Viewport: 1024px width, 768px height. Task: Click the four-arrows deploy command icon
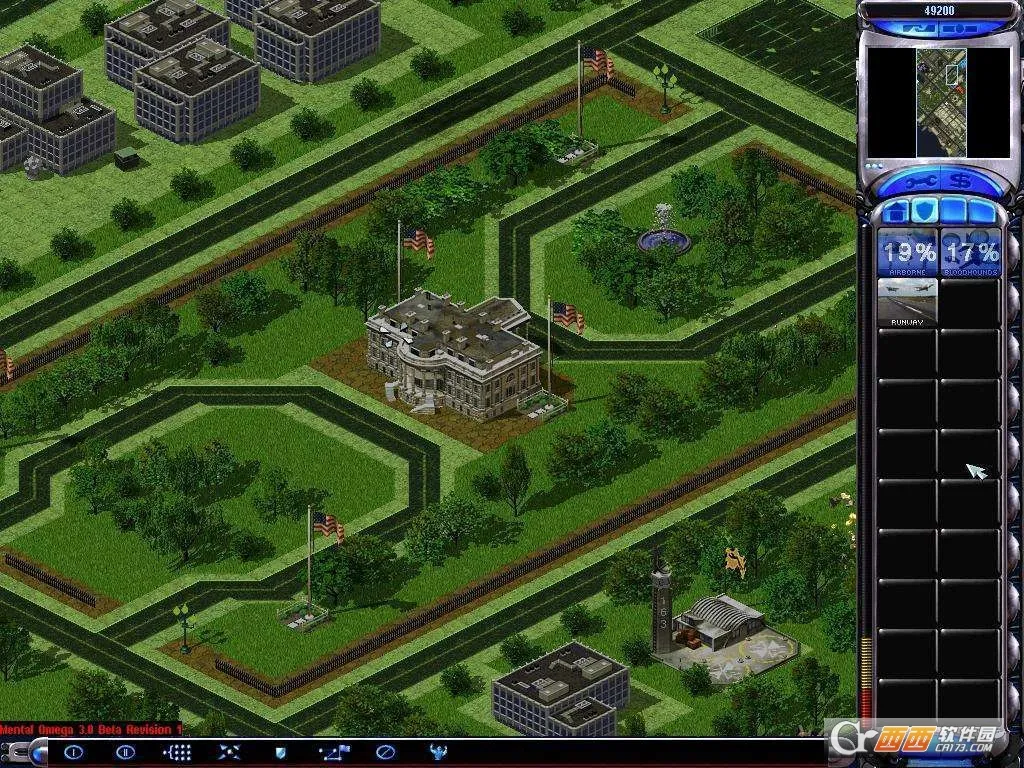point(230,751)
